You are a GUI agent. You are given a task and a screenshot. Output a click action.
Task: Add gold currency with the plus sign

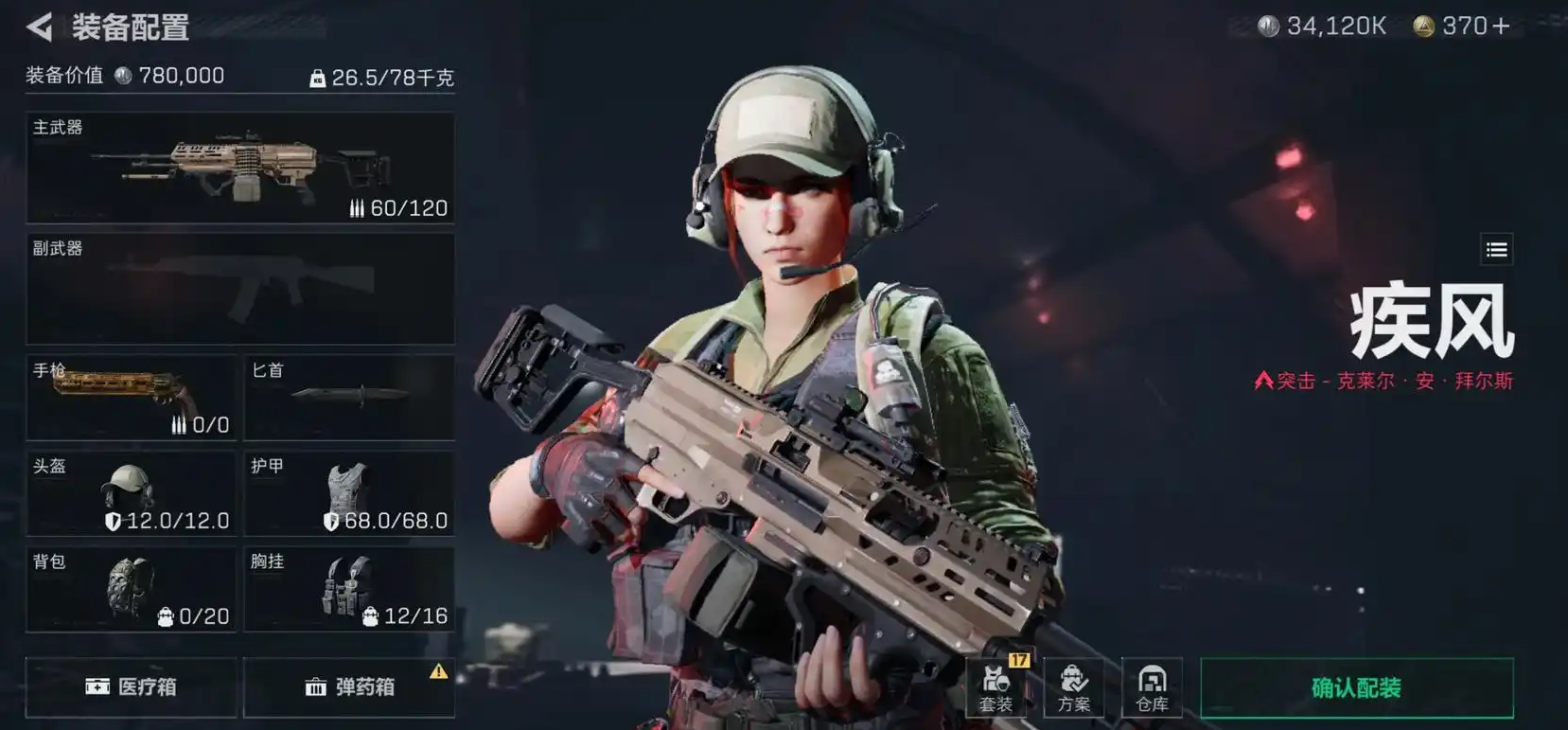coord(1501,27)
